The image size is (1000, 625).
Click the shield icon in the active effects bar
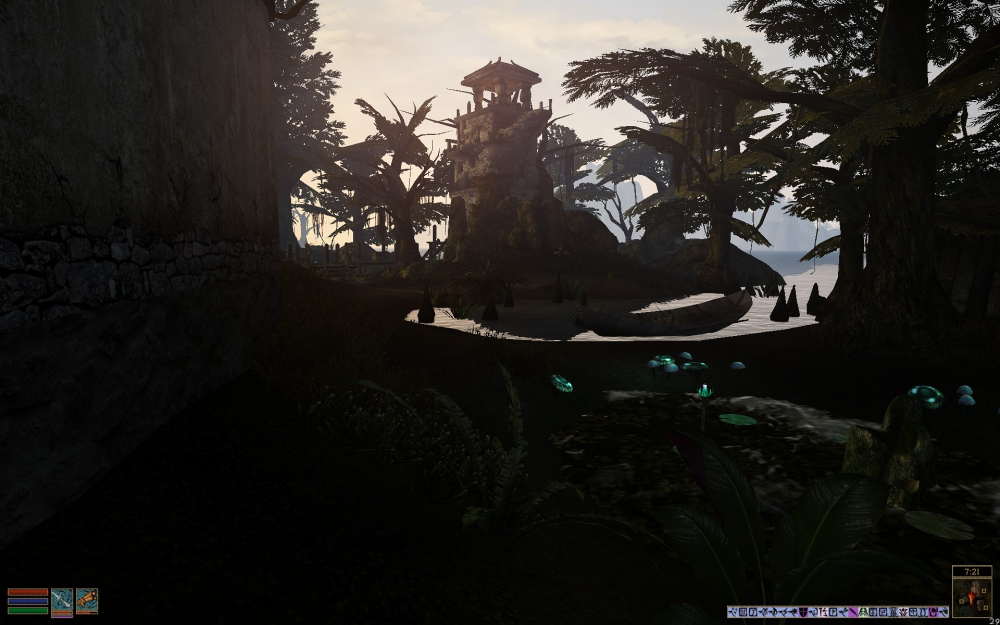pos(803,611)
